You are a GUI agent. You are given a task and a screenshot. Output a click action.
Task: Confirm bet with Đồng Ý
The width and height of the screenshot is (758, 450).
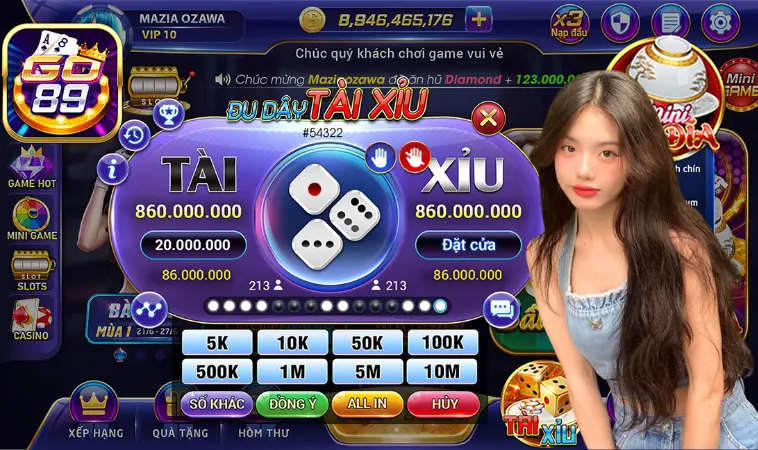[x=291, y=404]
